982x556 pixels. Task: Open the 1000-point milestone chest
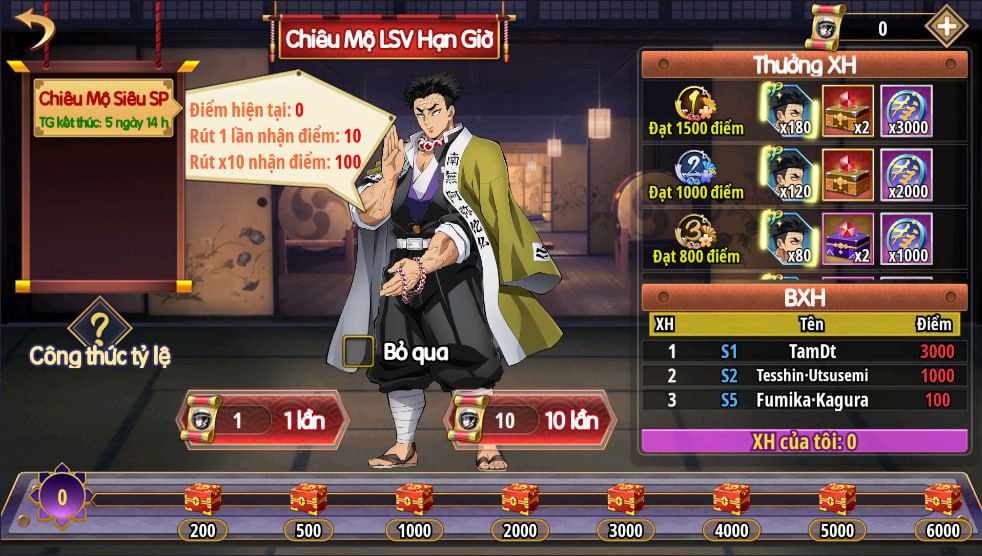[x=414, y=498]
